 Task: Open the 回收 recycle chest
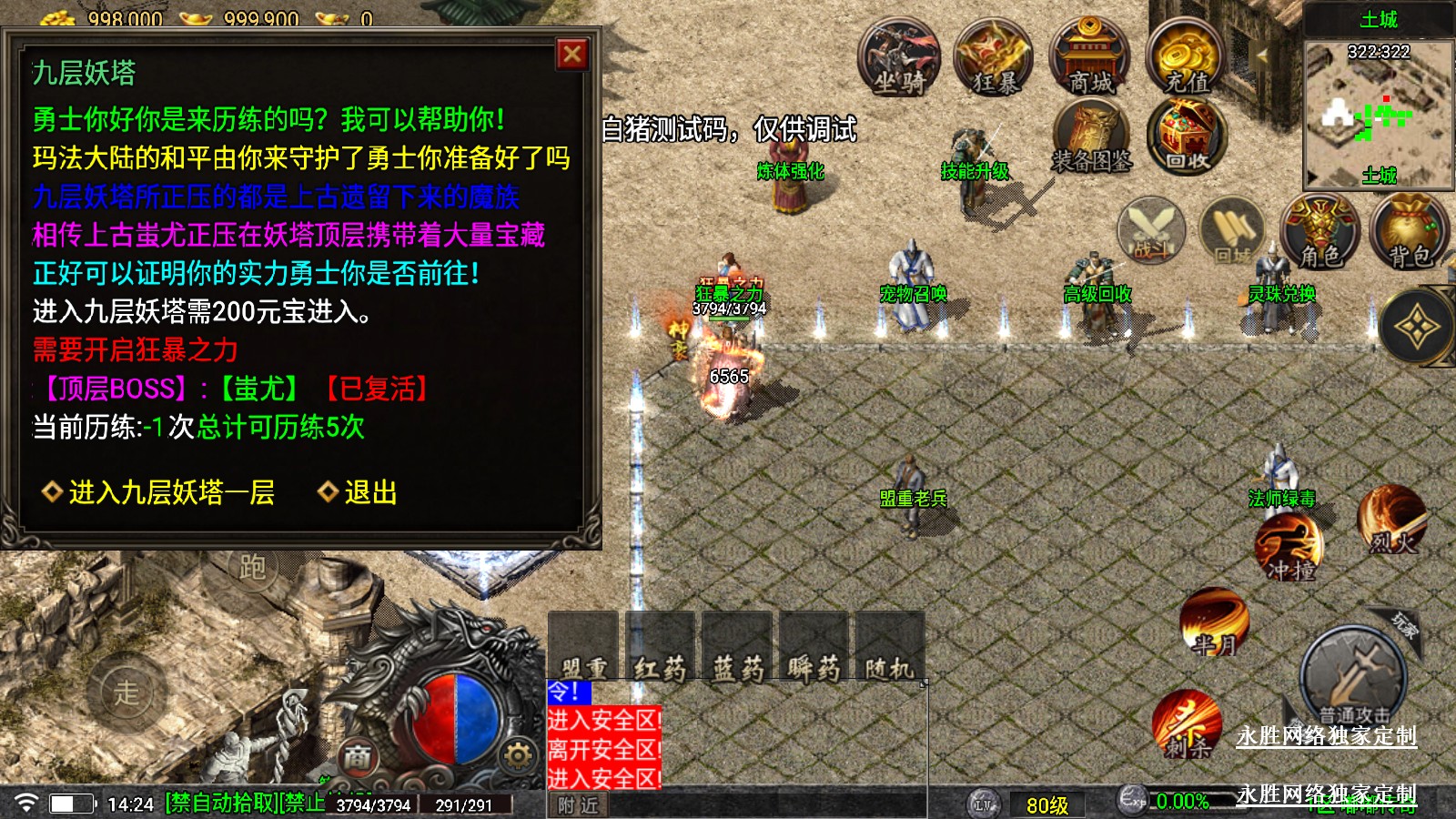1187,138
